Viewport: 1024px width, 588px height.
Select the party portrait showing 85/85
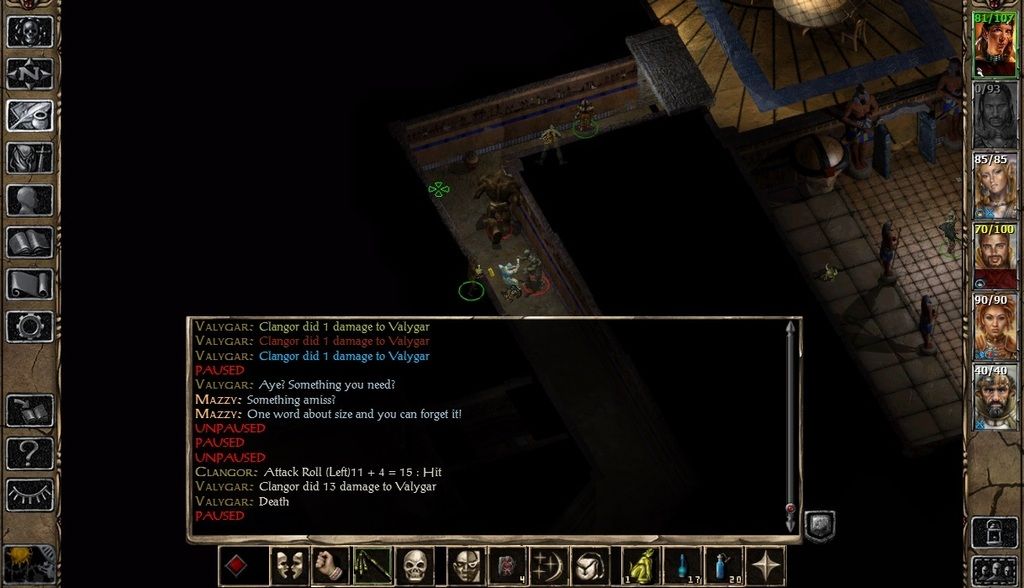[995, 186]
